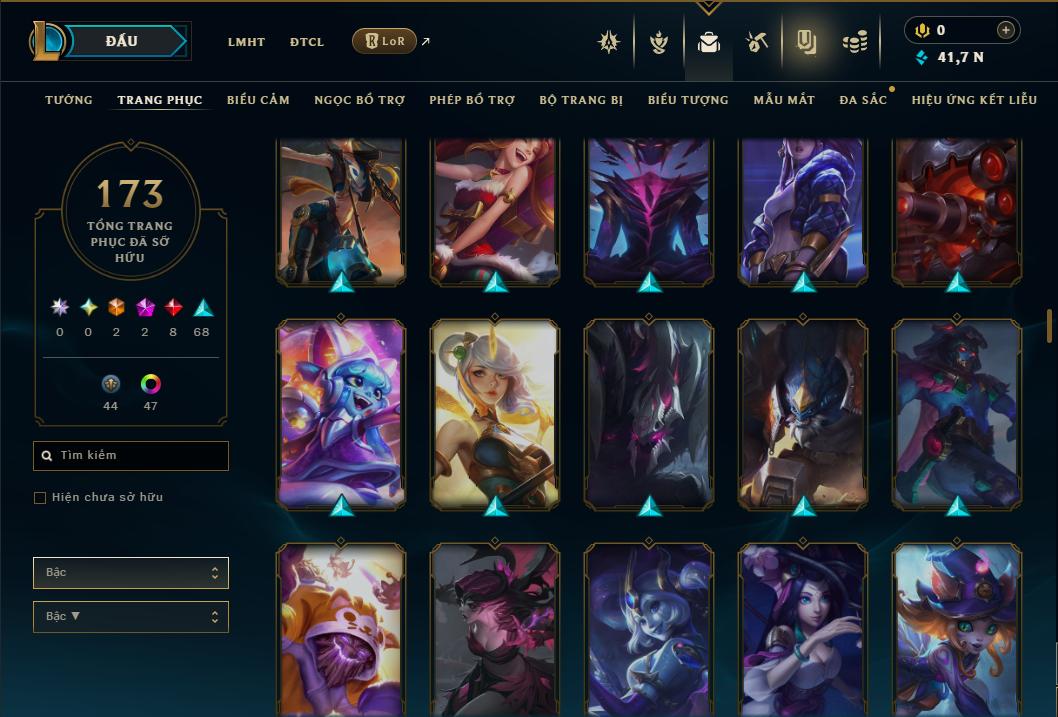1058x717 pixels.
Task: Go to the NGỌC BỔ TRỢ tab
Action: [x=359, y=100]
